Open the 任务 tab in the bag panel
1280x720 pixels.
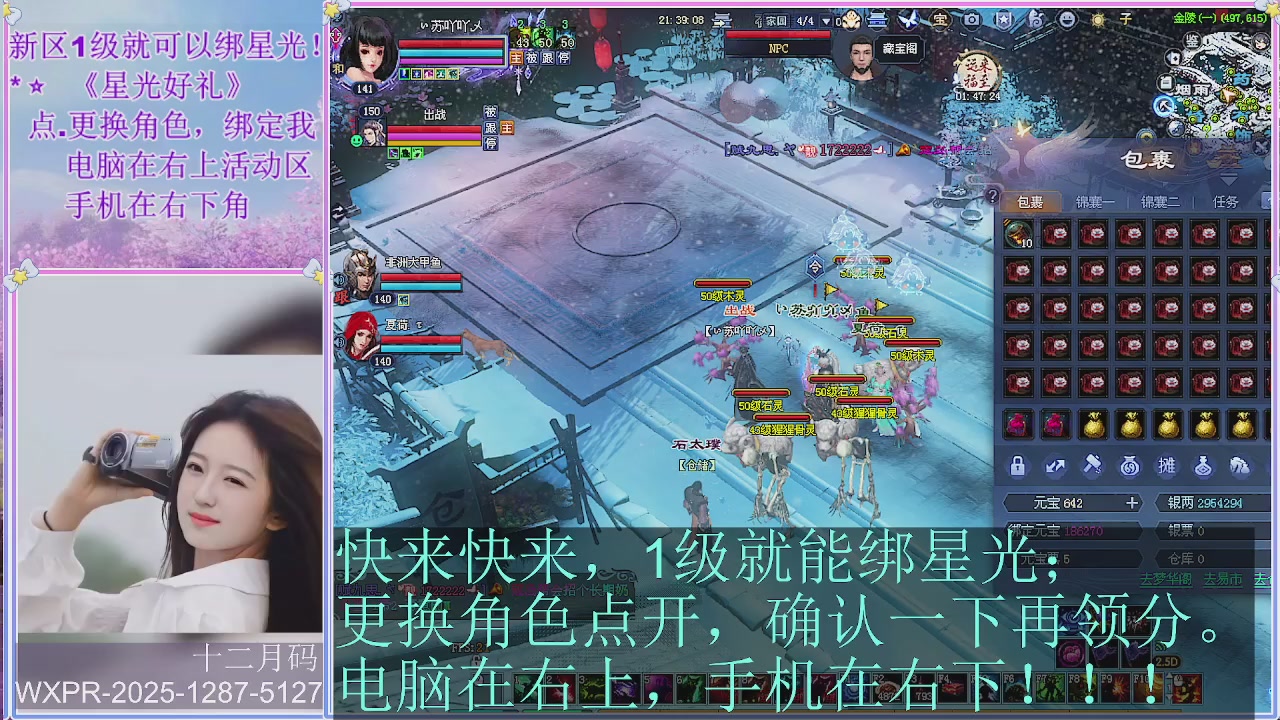point(1225,202)
